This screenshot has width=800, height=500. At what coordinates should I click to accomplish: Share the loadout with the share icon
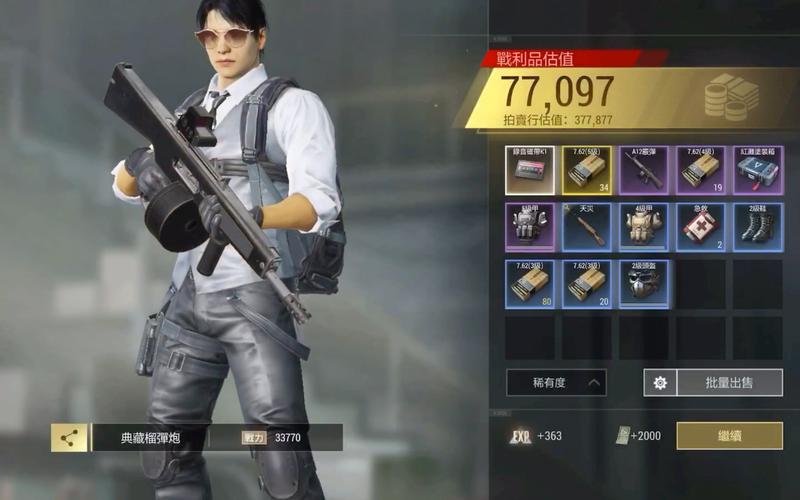(69, 437)
